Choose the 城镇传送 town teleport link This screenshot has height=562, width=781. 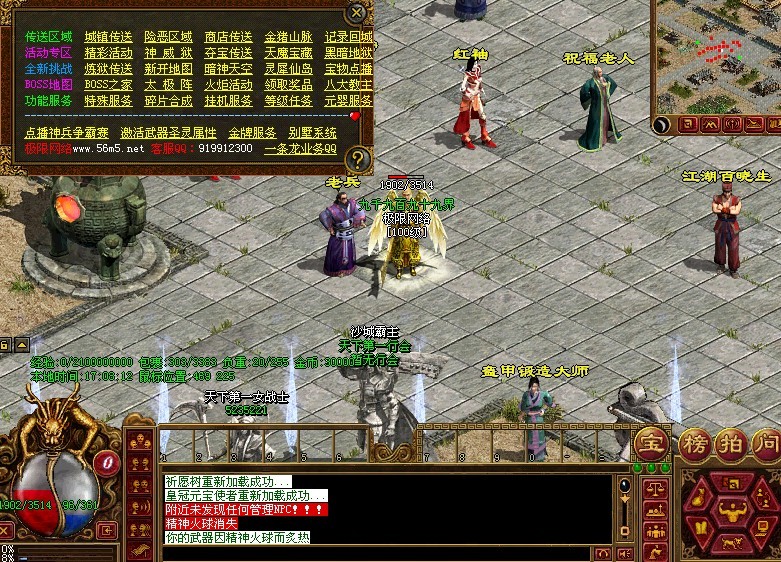pos(108,37)
